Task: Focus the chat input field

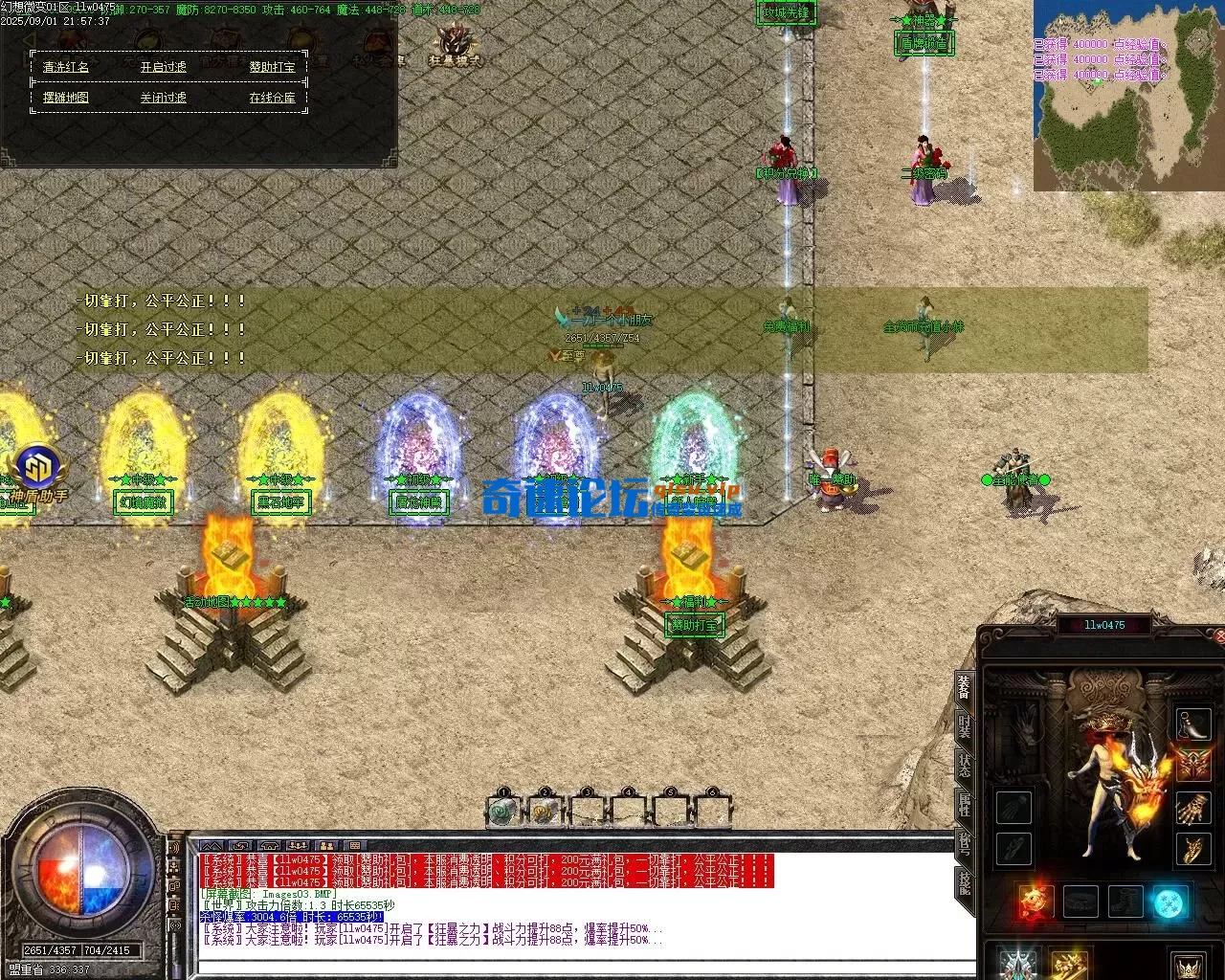Action: pos(574,967)
